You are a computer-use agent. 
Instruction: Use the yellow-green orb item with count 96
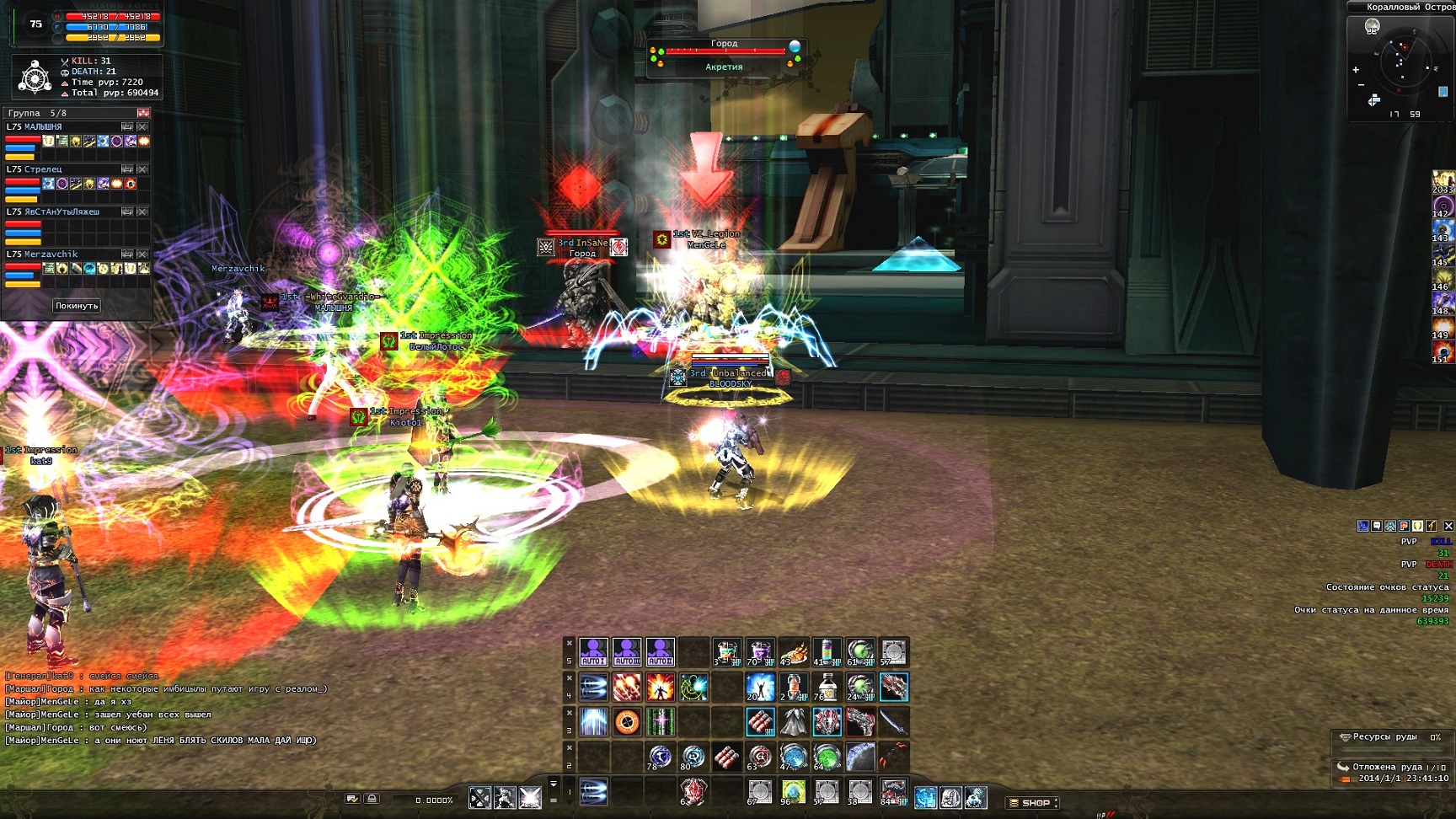[x=793, y=792]
